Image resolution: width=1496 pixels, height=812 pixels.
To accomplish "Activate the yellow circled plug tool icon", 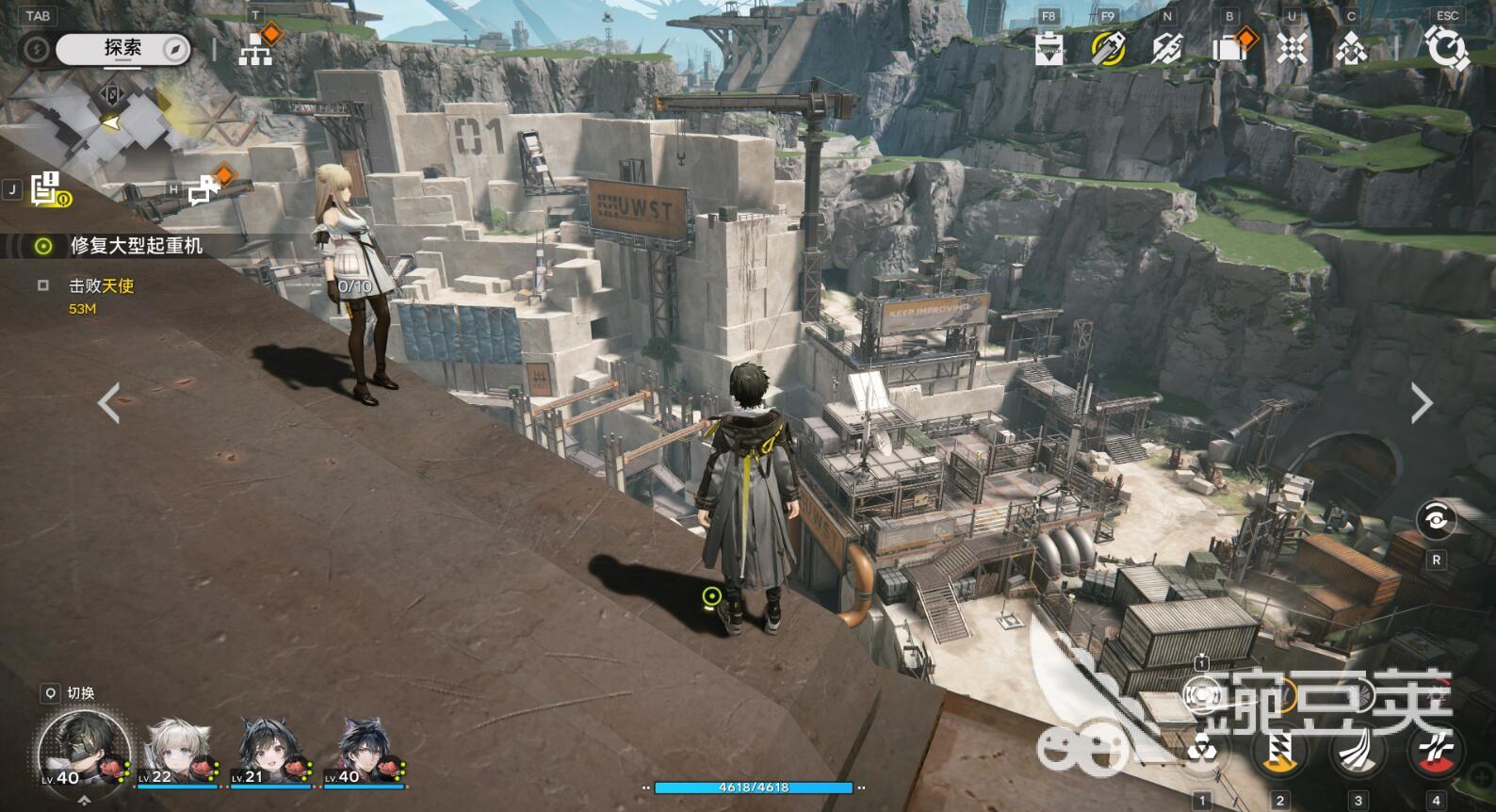I will (x=1108, y=47).
